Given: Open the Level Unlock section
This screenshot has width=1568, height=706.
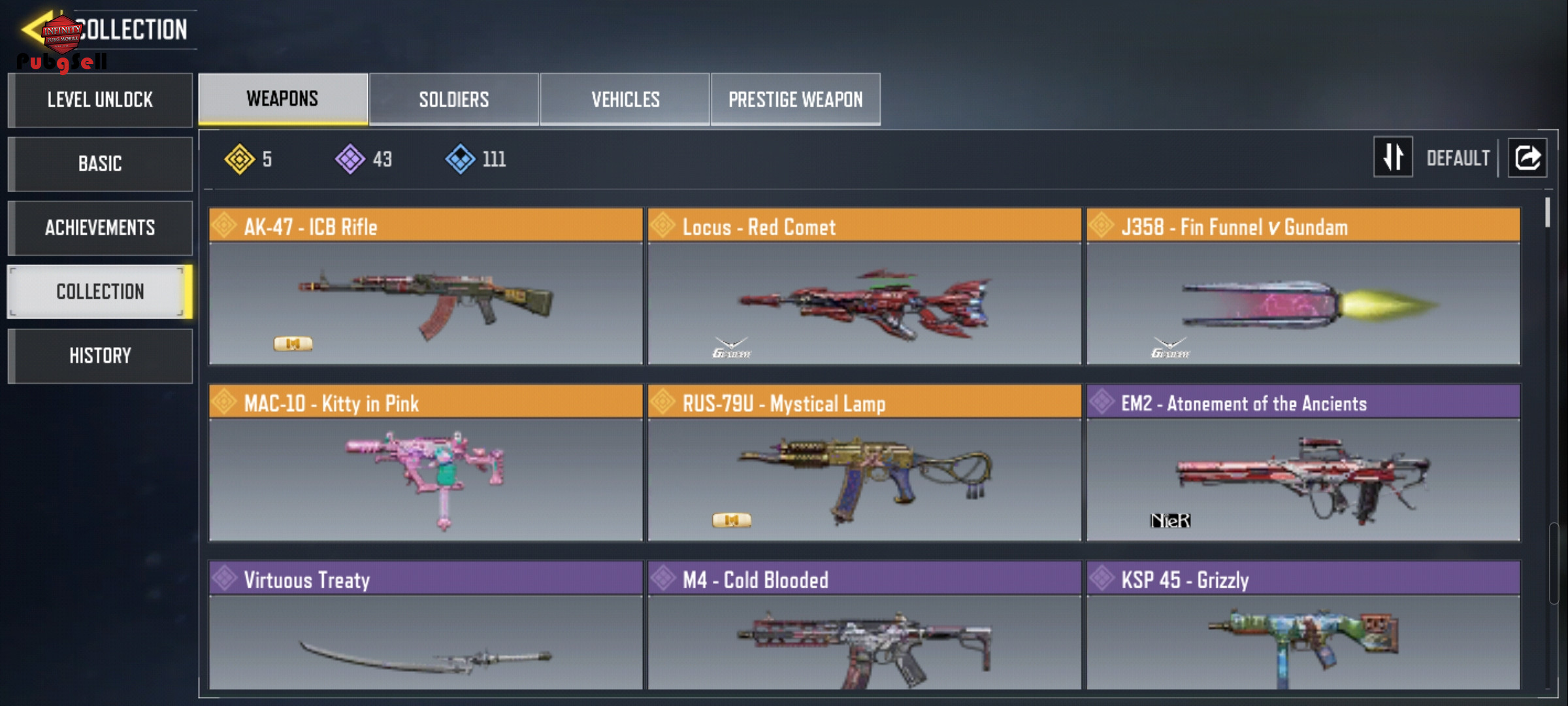Looking at the screenshot, I should pyautogui.click(x=100, y=100).
